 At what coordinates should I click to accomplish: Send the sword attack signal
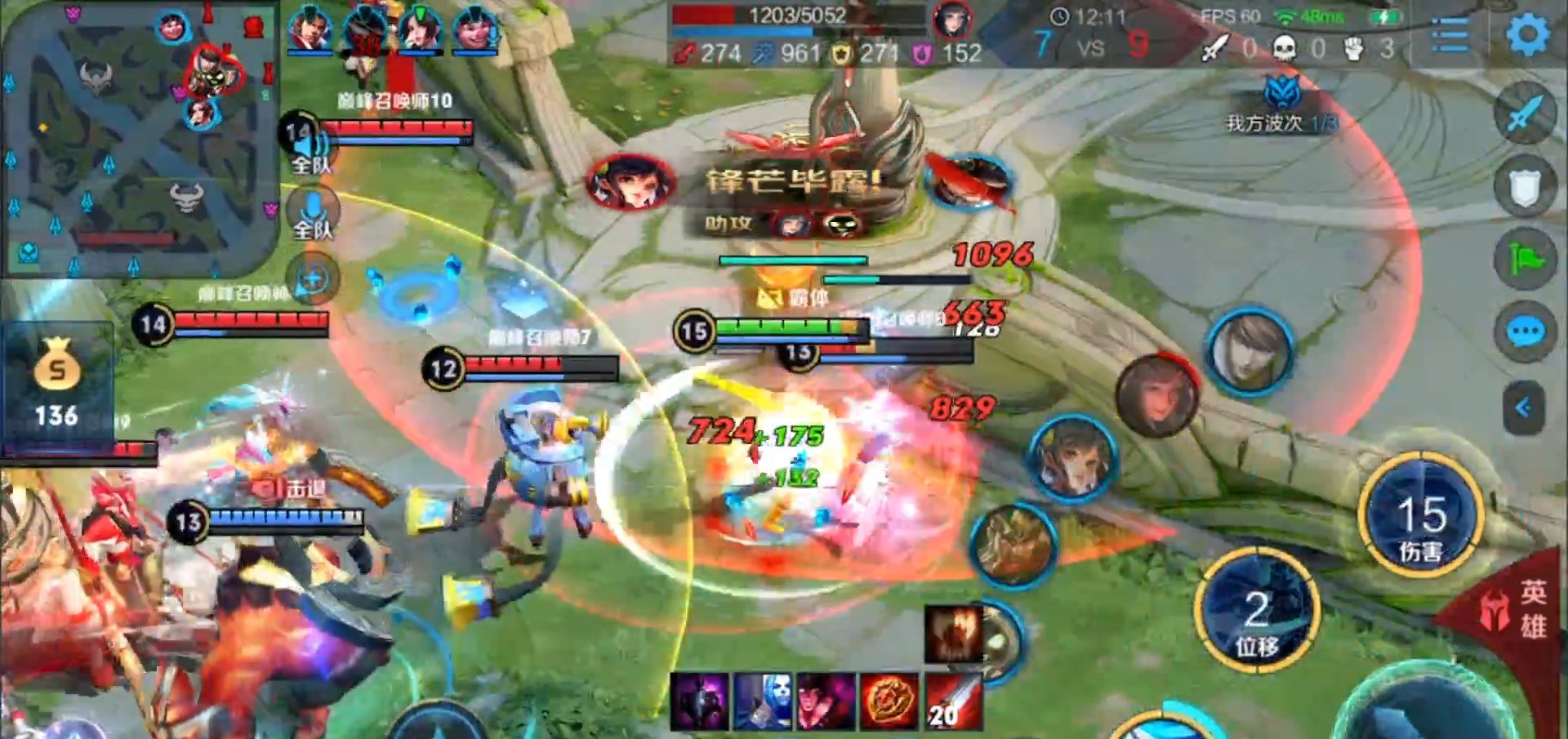coord(1524,114)
